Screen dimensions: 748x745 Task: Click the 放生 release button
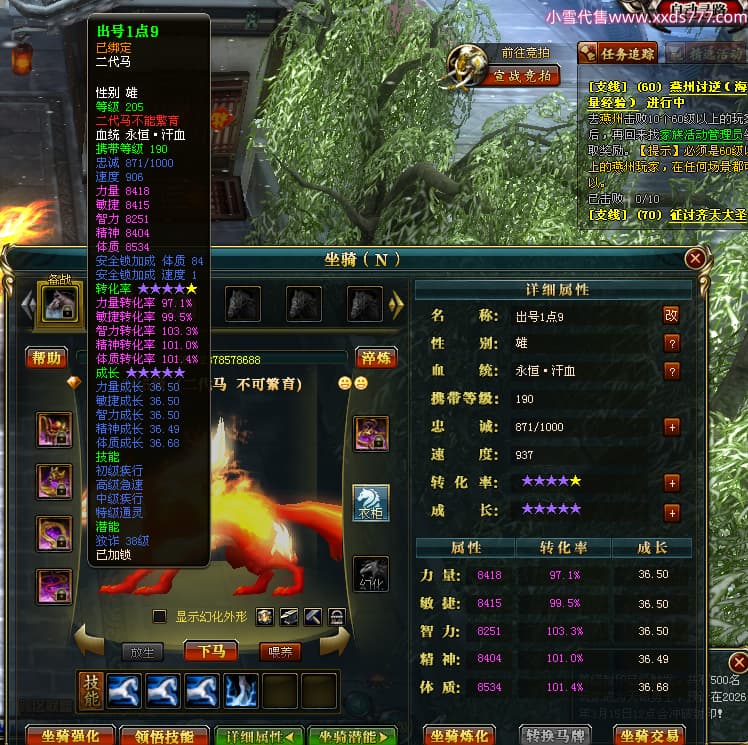tap(143, 652)
